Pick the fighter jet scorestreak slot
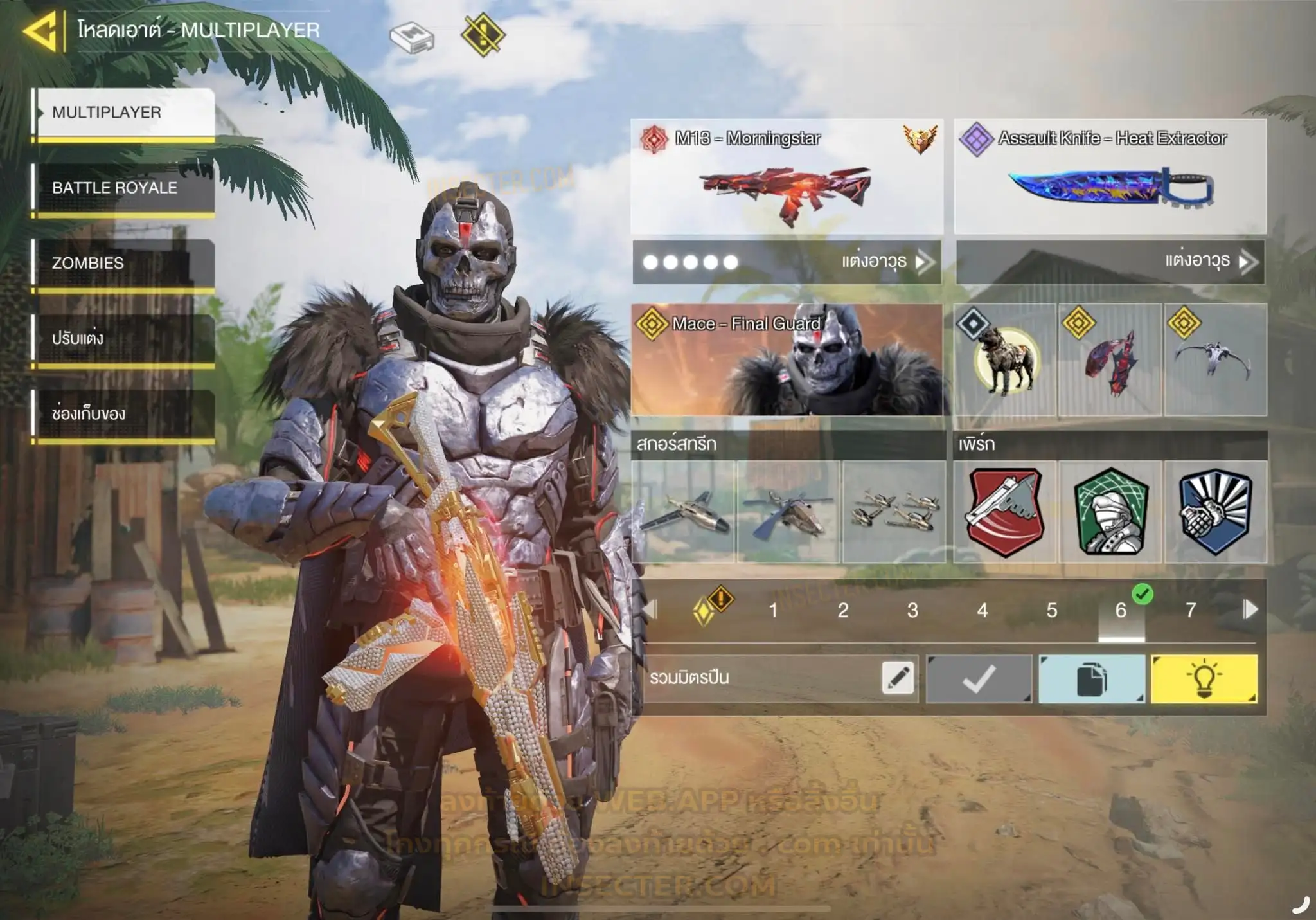This screenshot has height=920, width=1316. (683, 512)
